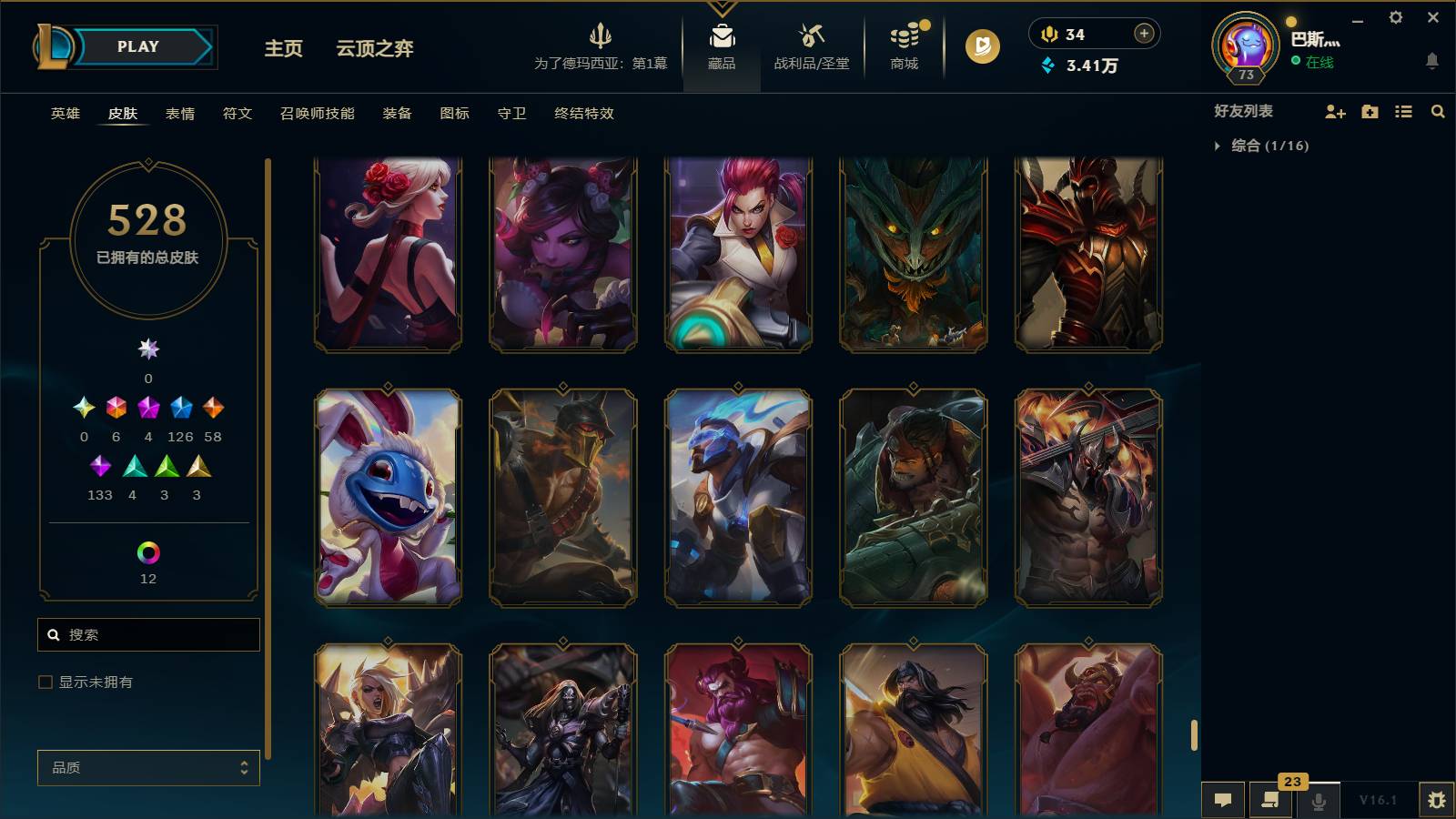This screenshot has height=819, width=1456.
Task: Switch to the 云顶之弈 menu item
Action: tap(372, 50)
